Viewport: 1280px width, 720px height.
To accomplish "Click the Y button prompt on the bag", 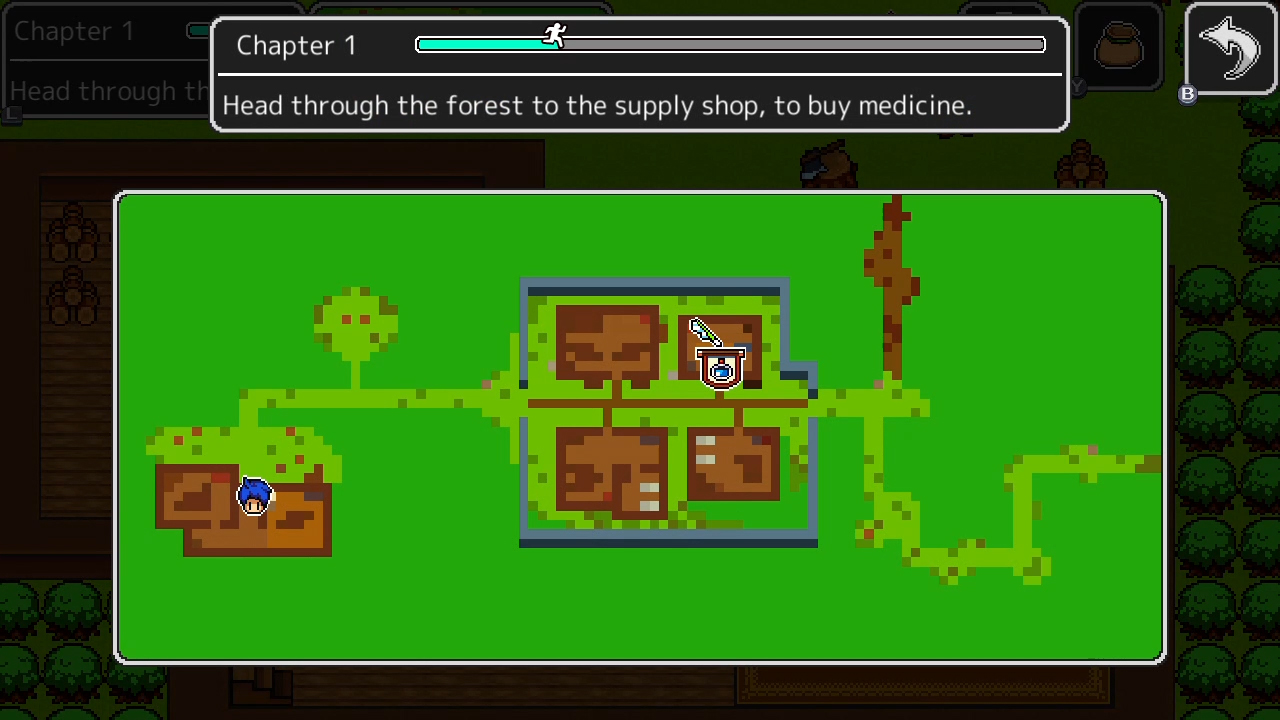I will [x=1077, y=88].
